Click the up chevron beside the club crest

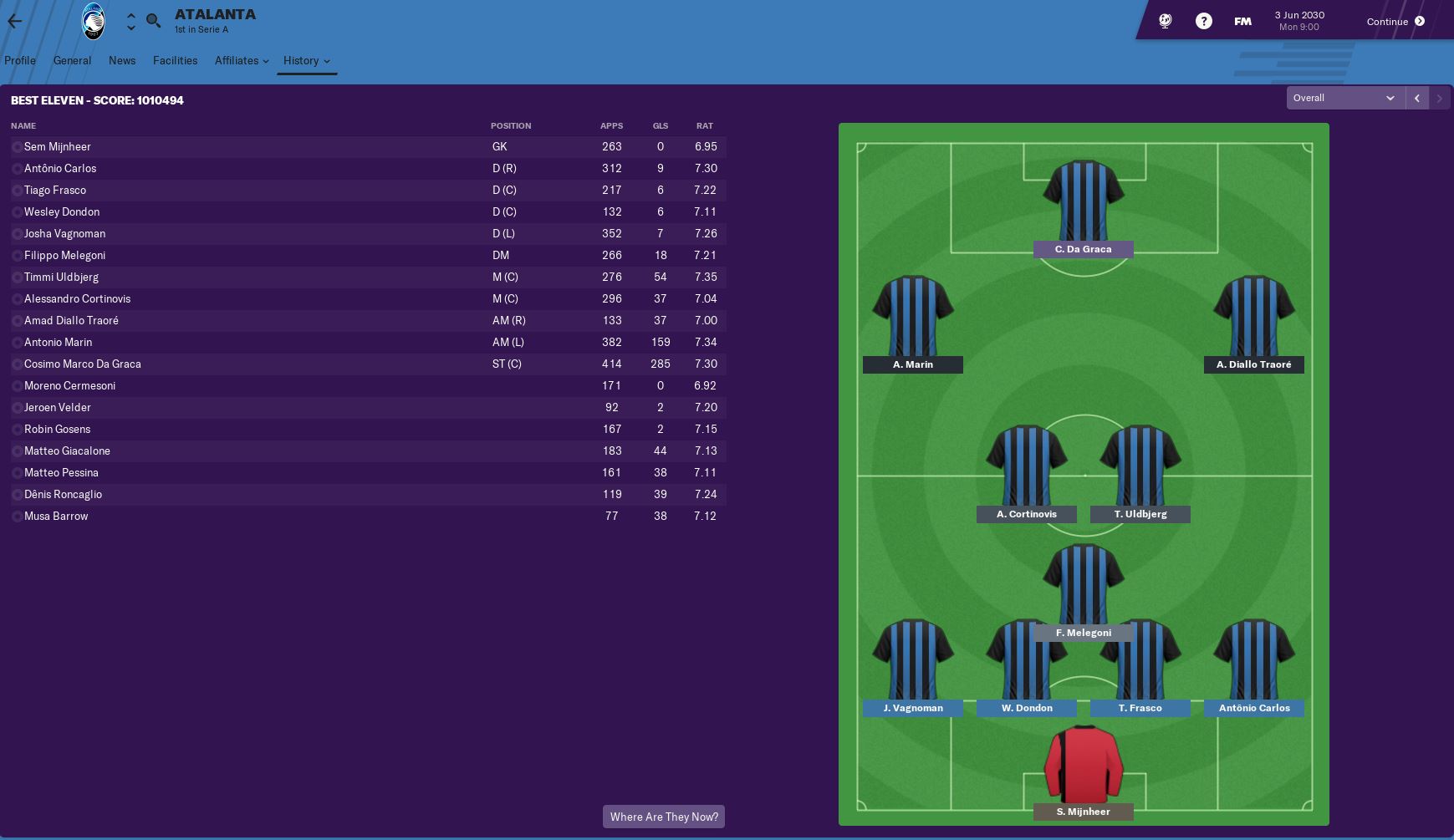[x=130, y=15]
